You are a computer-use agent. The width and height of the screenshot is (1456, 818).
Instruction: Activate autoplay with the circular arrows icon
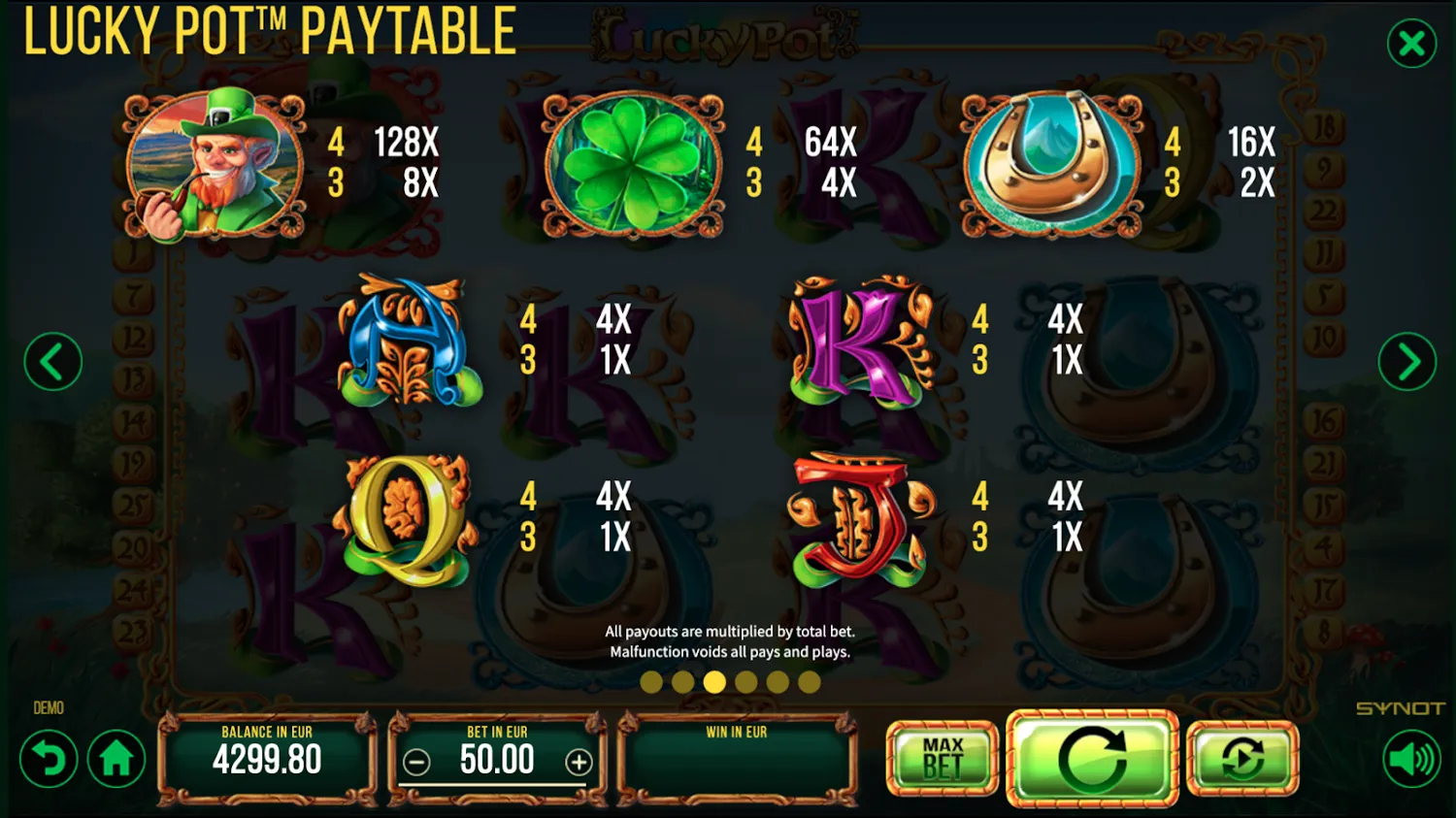(1242, 760)
